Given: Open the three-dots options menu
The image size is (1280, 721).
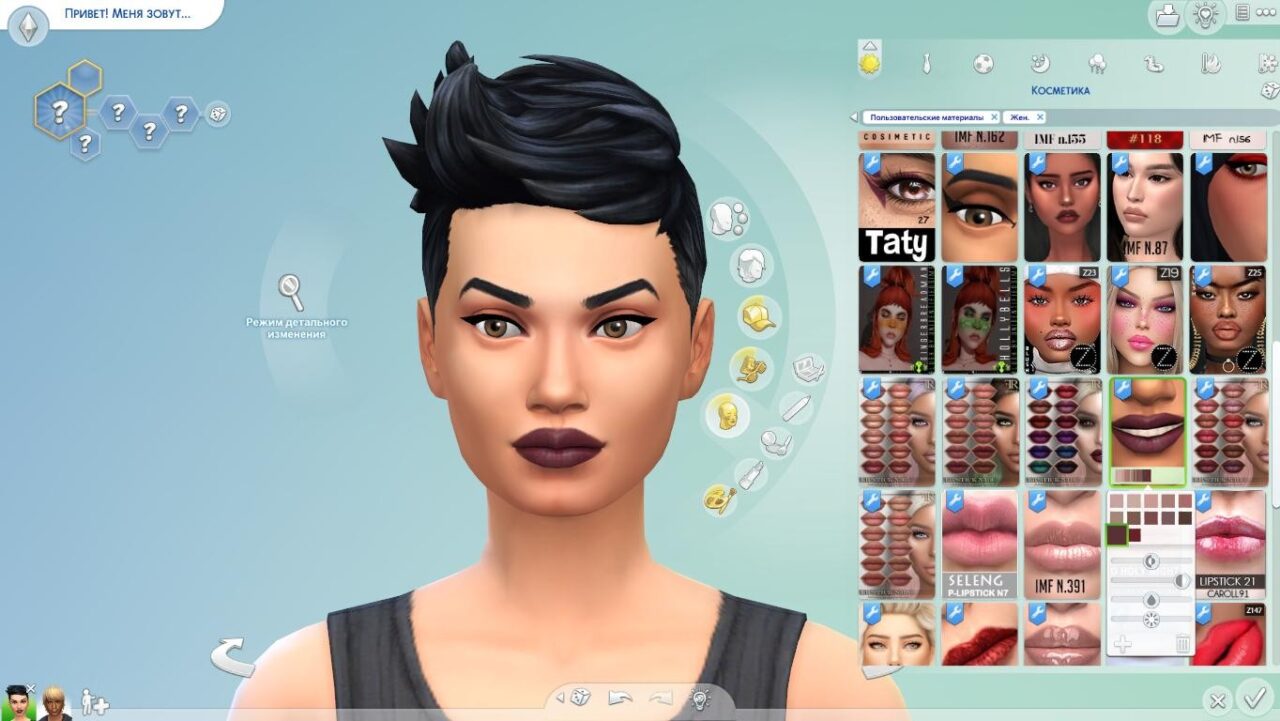Looking at the screenshot, I should pos(1266,13).
